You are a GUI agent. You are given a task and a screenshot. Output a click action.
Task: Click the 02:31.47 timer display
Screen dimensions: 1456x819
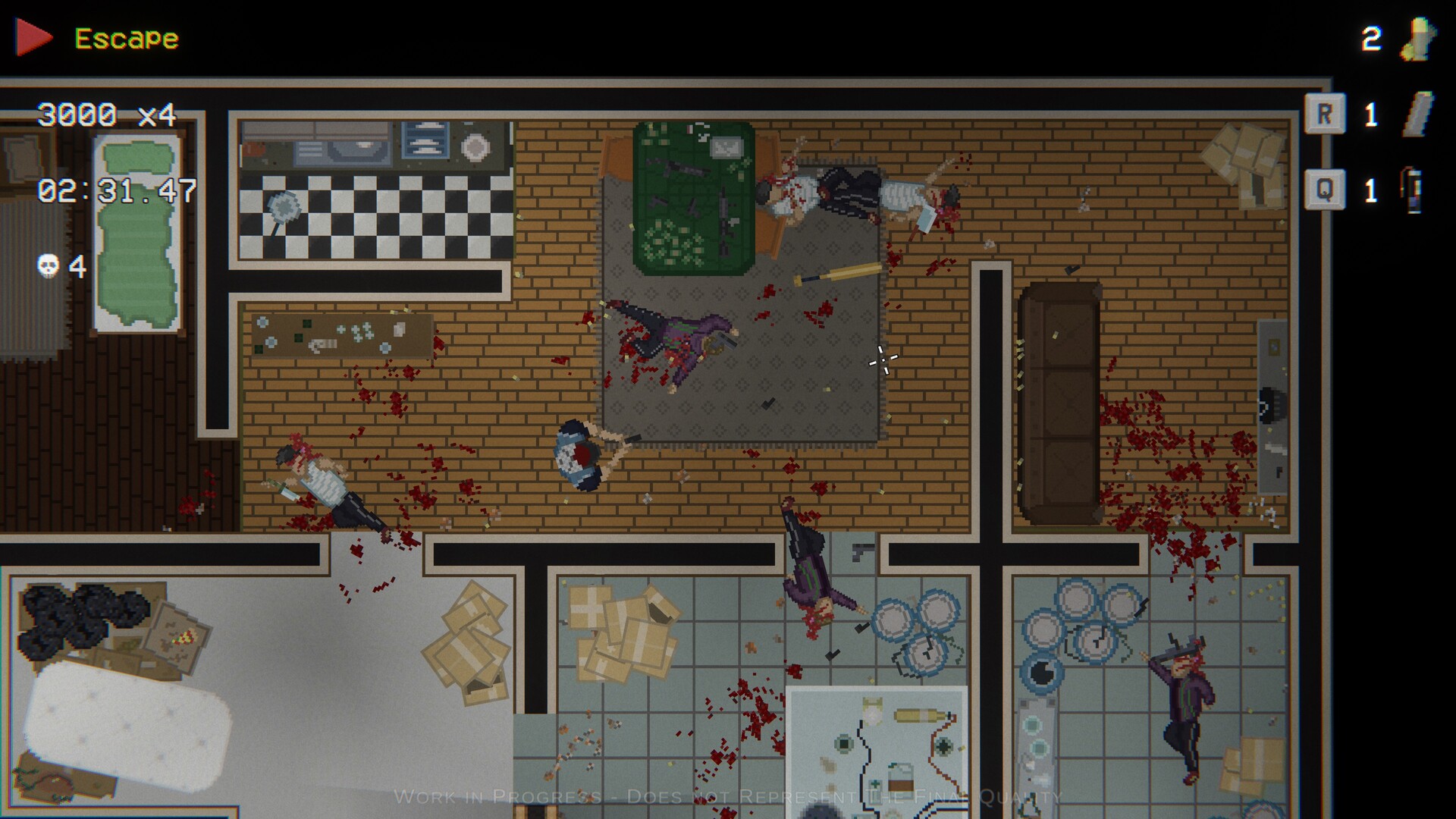[x=115, y=192]
